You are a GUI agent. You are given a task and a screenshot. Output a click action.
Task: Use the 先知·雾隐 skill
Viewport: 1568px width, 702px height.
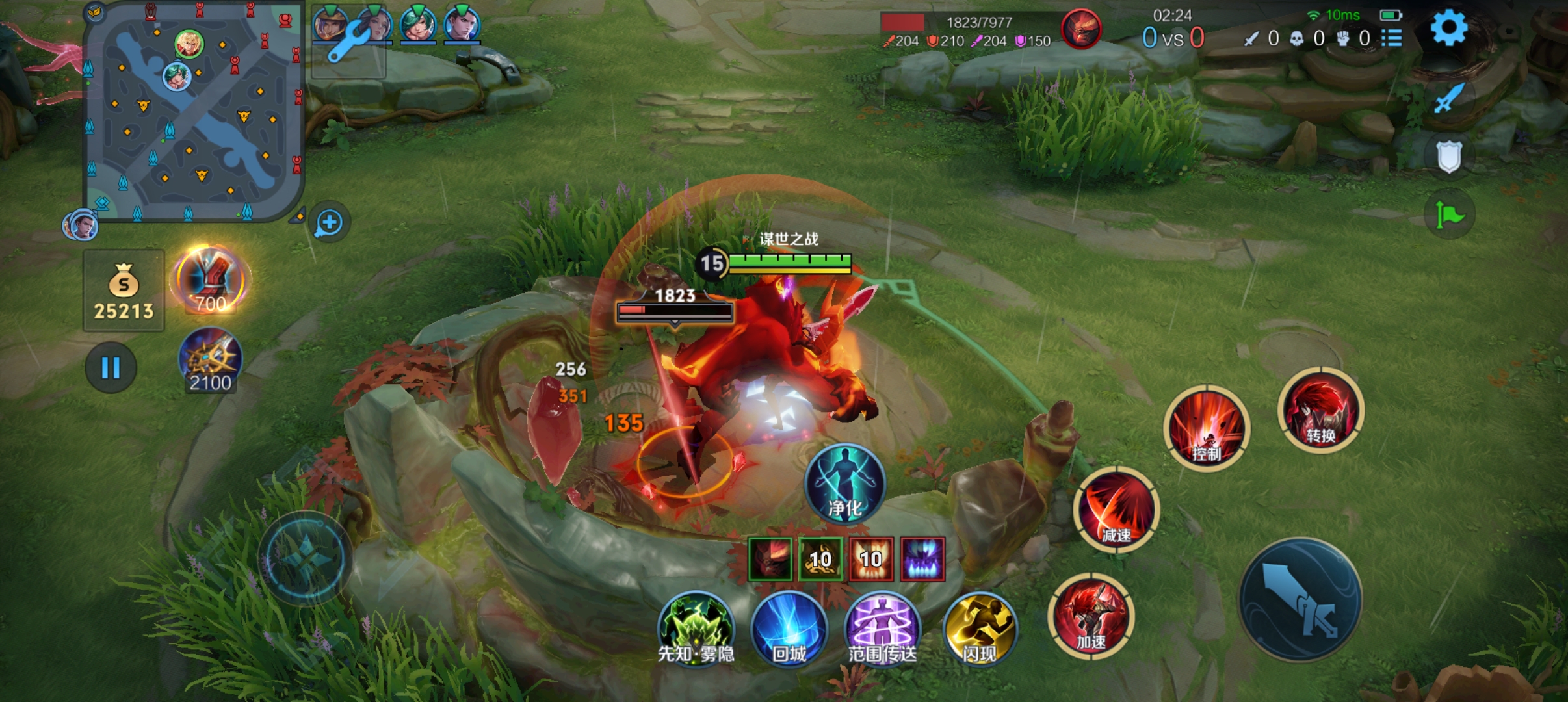[696, 628]
